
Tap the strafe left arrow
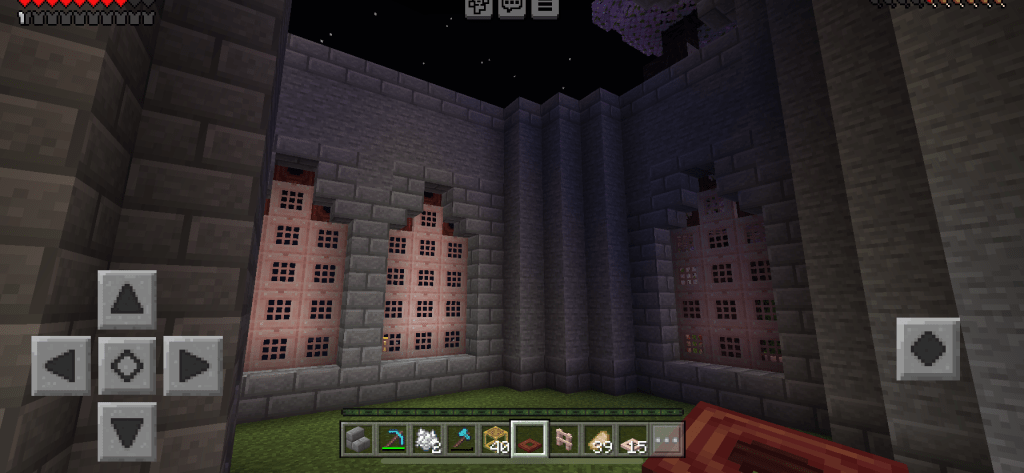click(61, 365)
